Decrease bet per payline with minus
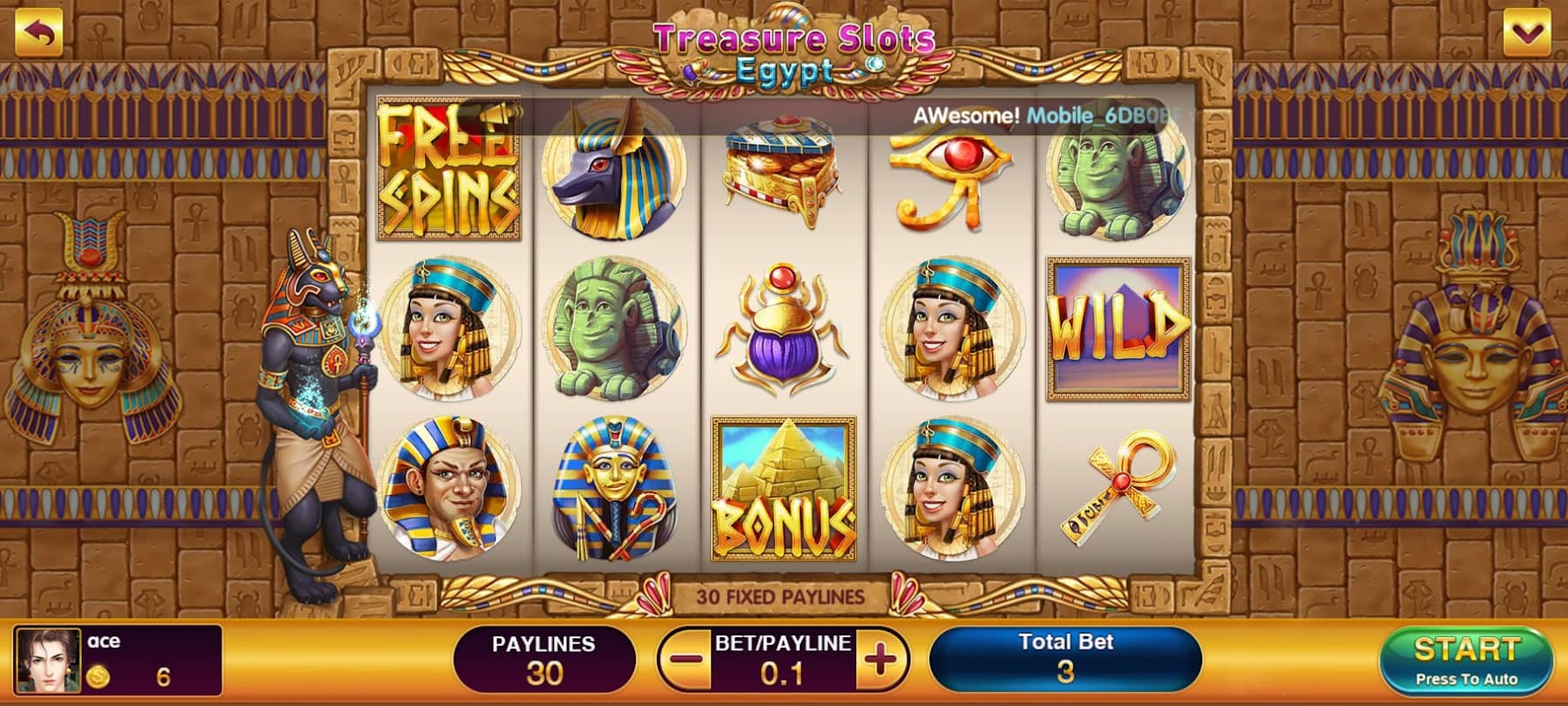 pos(685,659)
